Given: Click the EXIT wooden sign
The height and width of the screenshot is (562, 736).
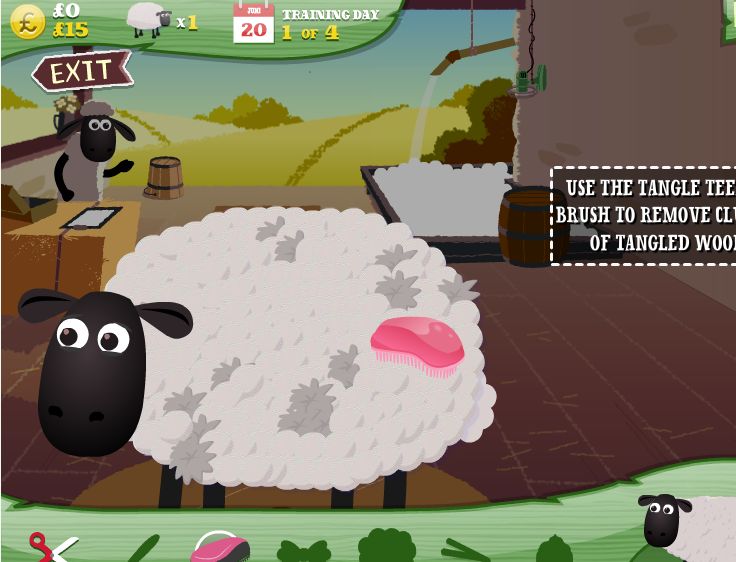Looking at the screenshot, I should pyautogui.click(x=81, y=71).
